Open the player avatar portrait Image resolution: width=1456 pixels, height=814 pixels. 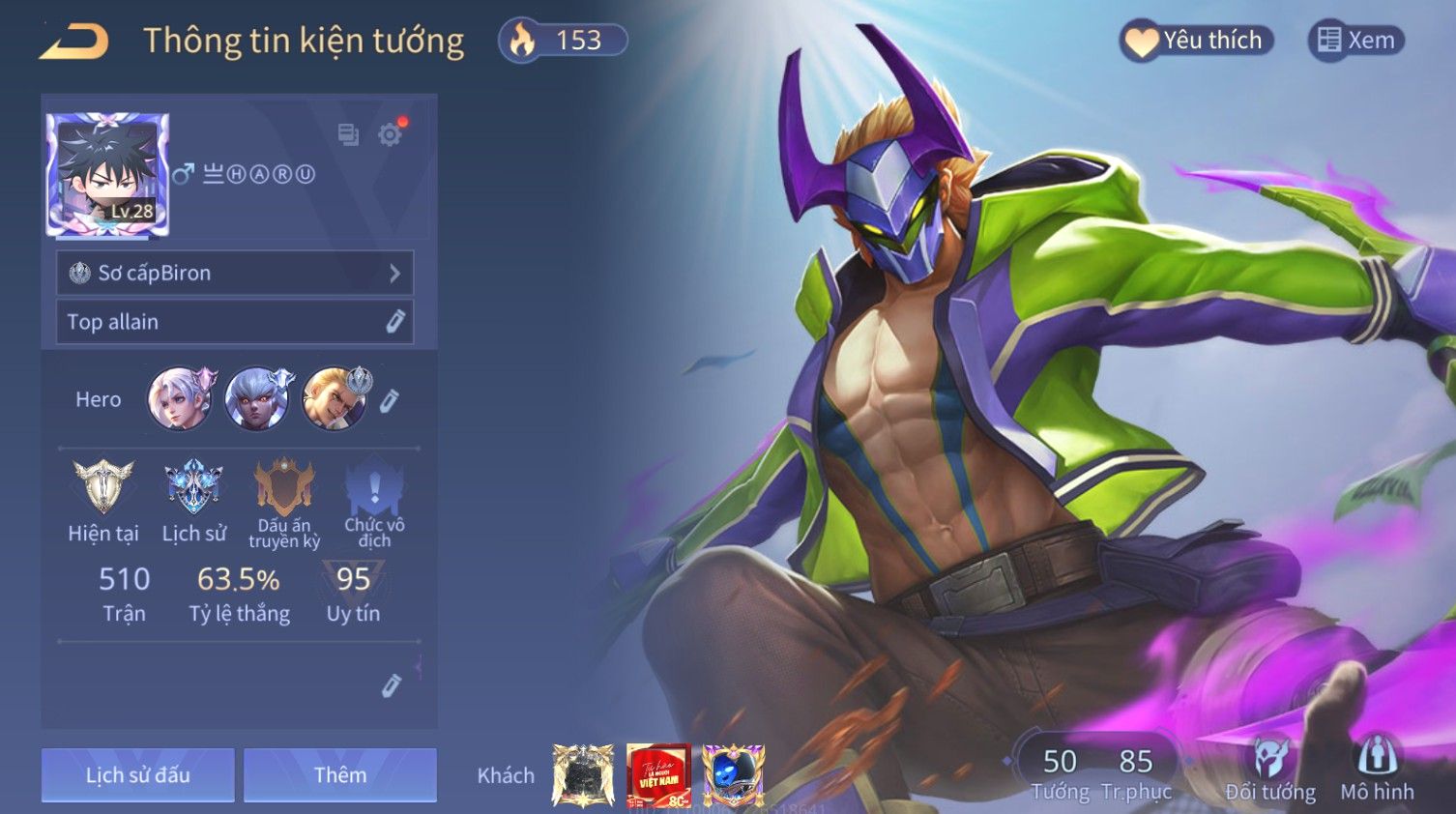[x=107, y=175]
